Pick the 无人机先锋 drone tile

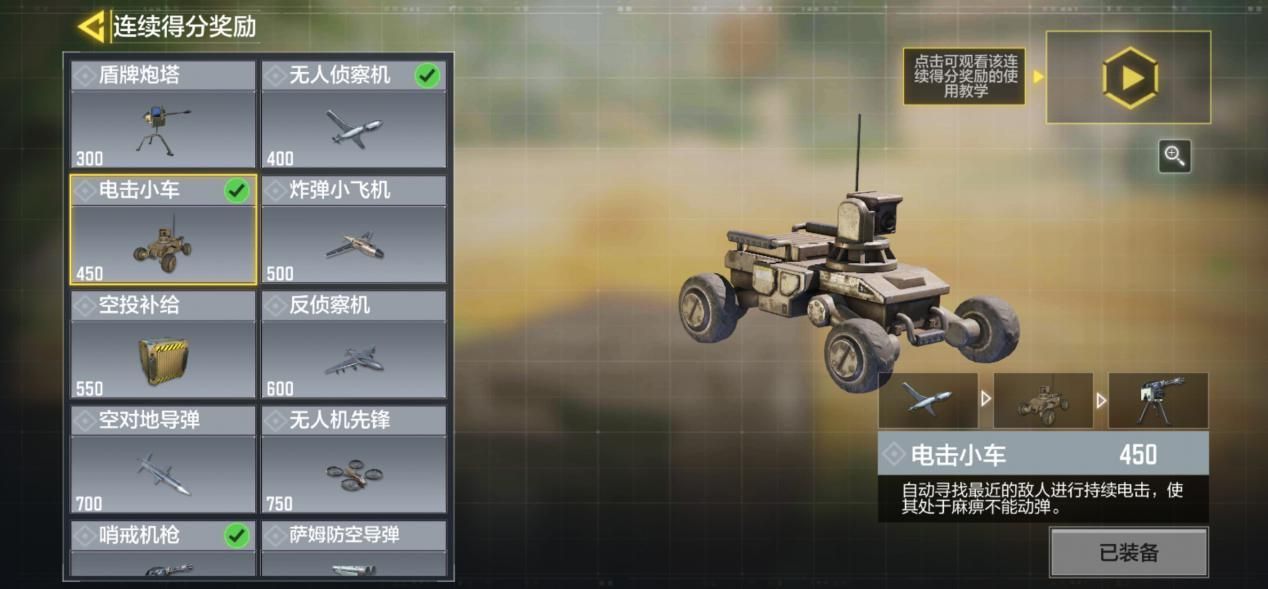point(354,460)
